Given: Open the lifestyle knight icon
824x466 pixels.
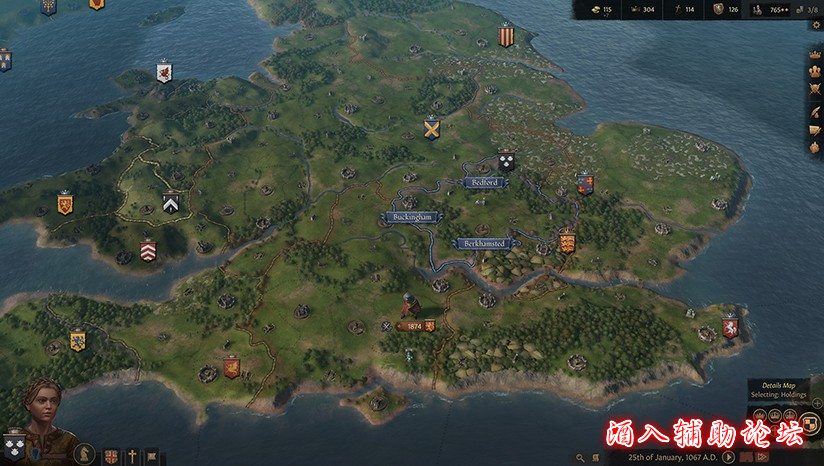Looking at the screenshot, I should (86, 455).
